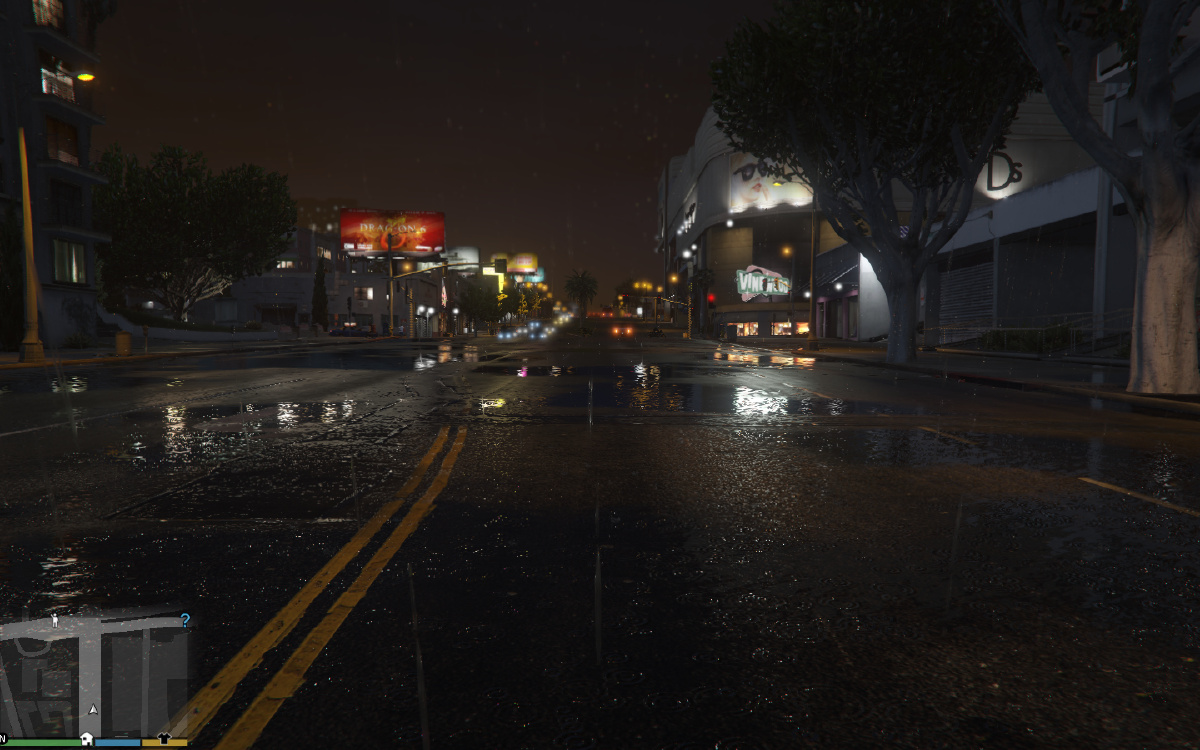The width and height of the screenshot is (1200, 750).
Task: Click the white house safehouse blip
Action: tap(87, 739)
